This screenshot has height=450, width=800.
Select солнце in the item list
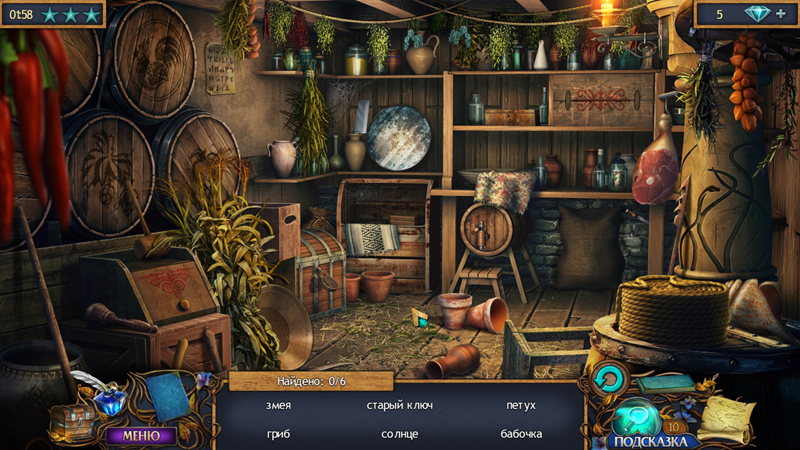pos(399,434)
